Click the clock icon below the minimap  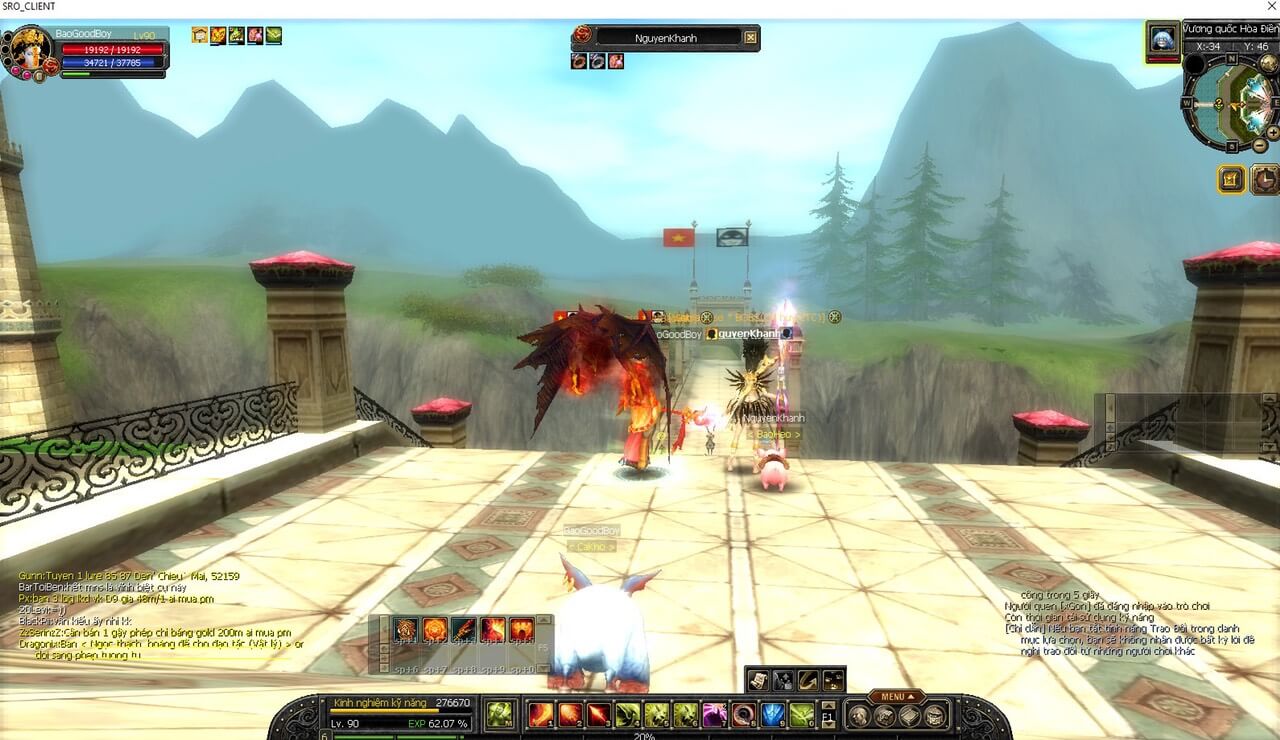1265,179
